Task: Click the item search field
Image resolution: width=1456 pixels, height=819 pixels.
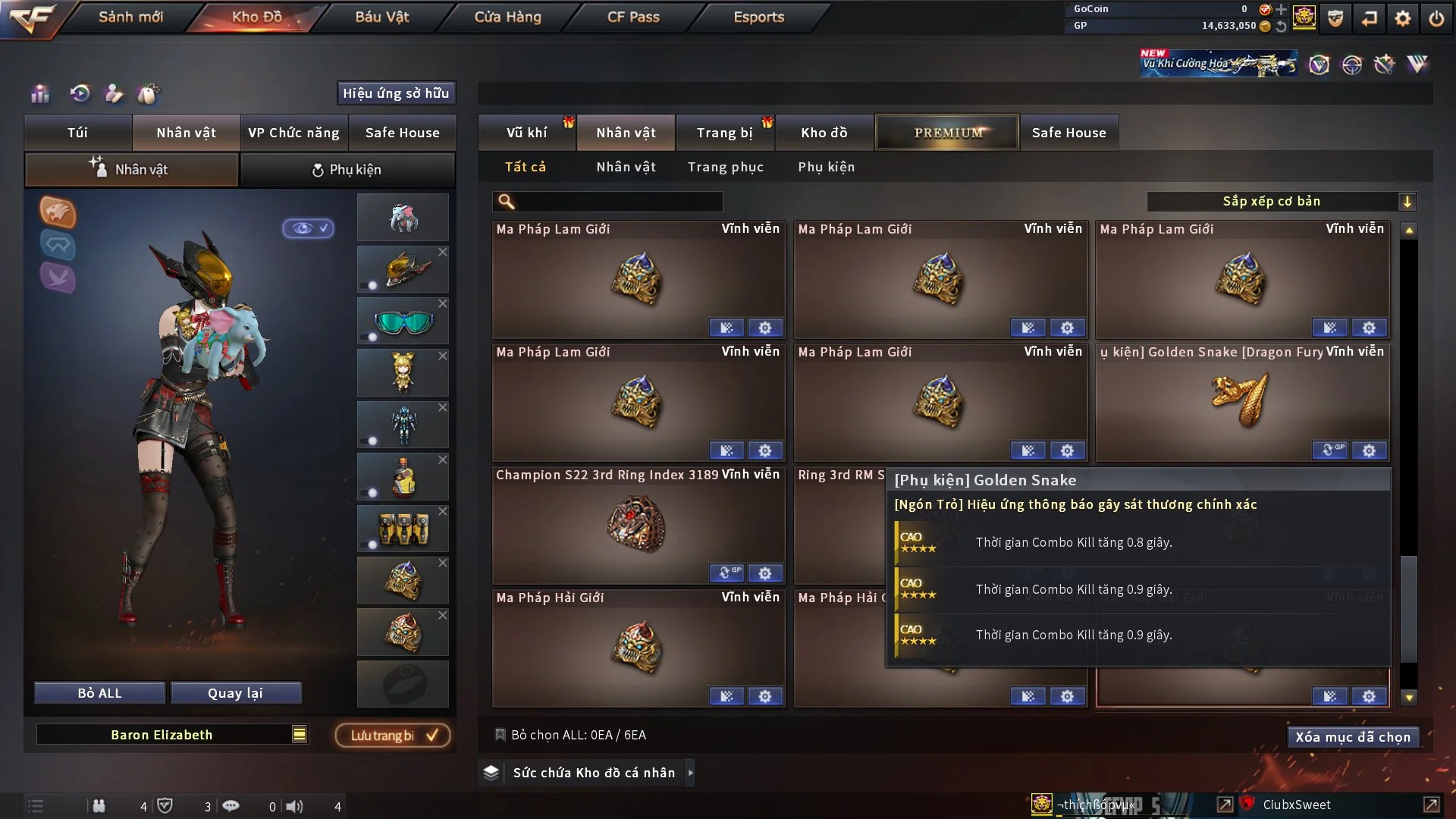Action: coord(618,202)
